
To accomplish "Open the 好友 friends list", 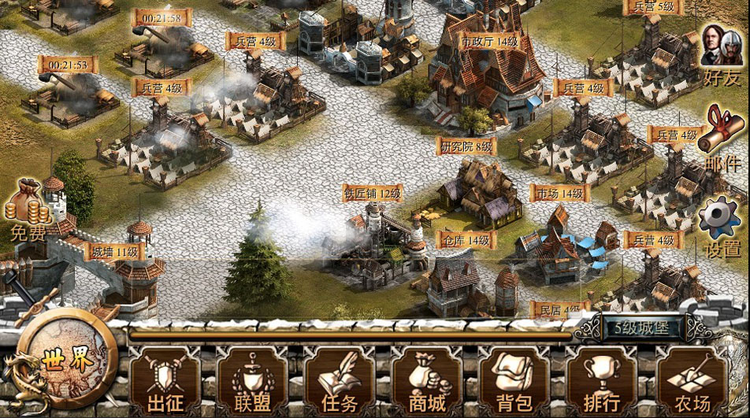I will tap(723, 55).
